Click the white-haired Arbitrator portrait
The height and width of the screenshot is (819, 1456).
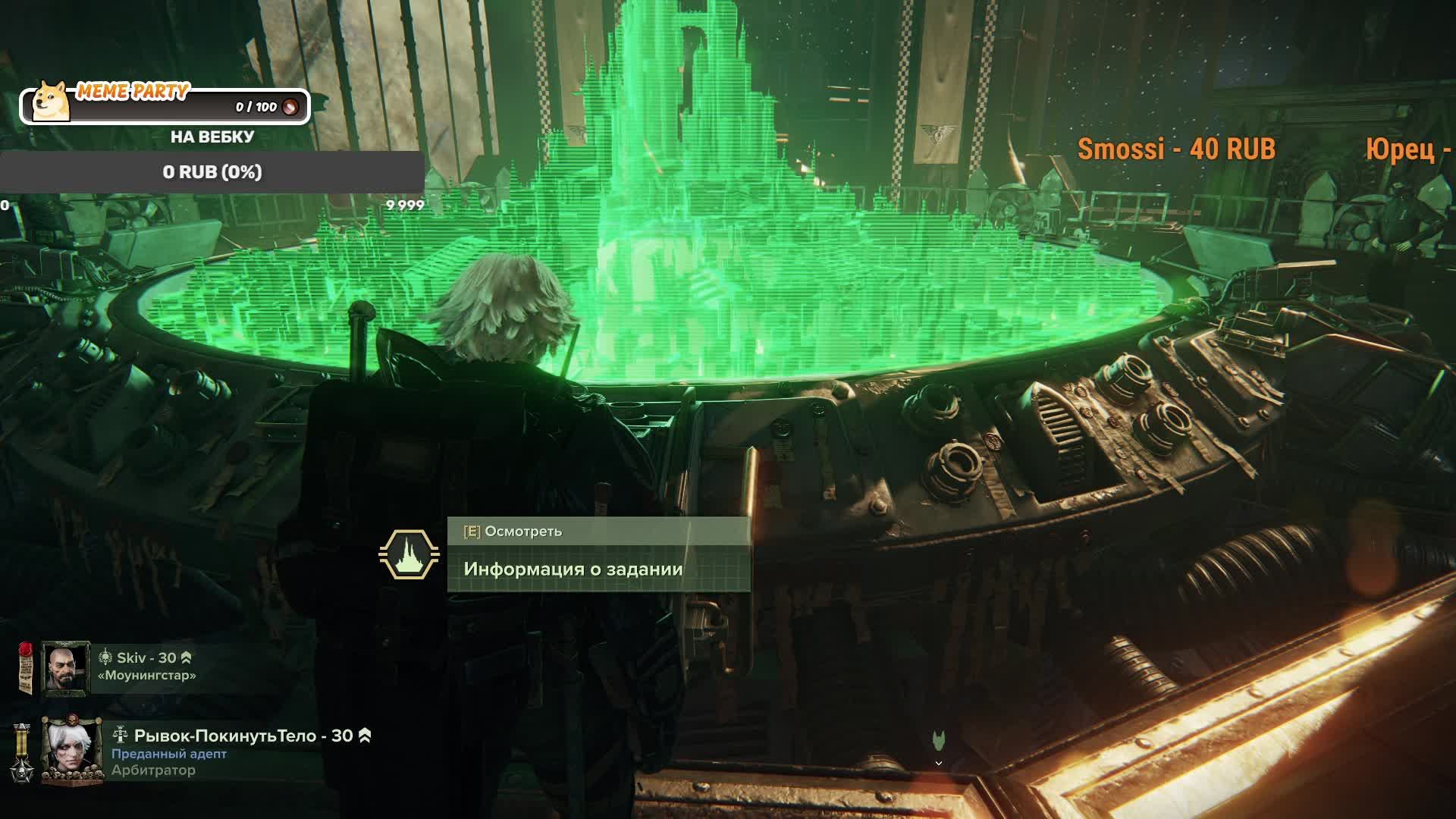click(71, 750)
